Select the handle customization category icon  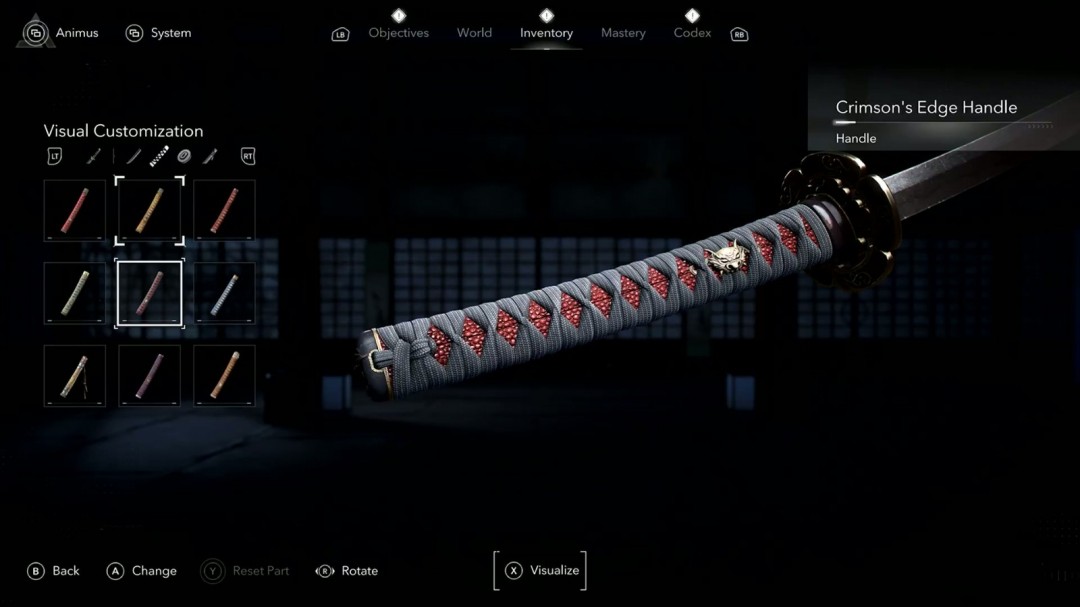pos(159,156)
